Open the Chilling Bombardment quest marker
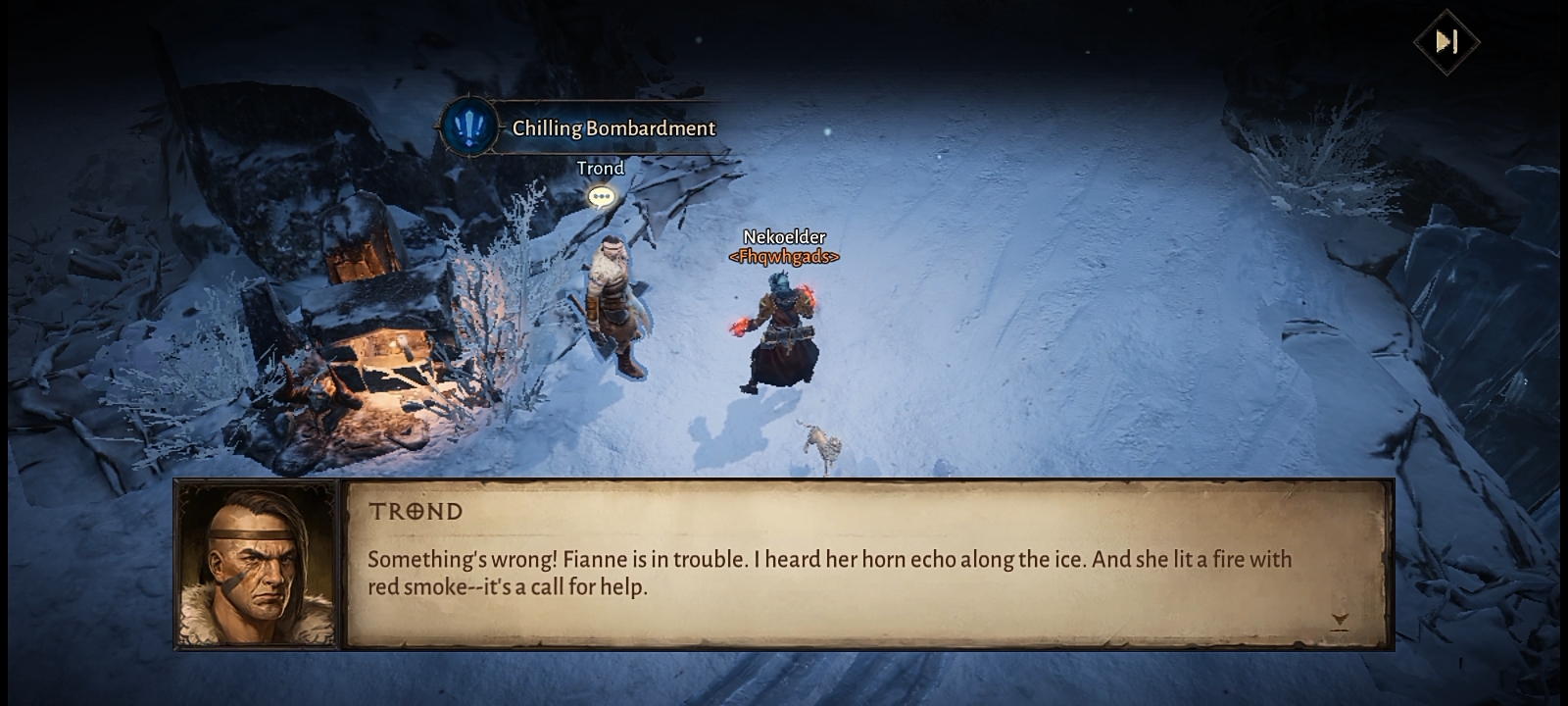The image size is (1568, 706). pyautogui.click(x=469, y=127)
